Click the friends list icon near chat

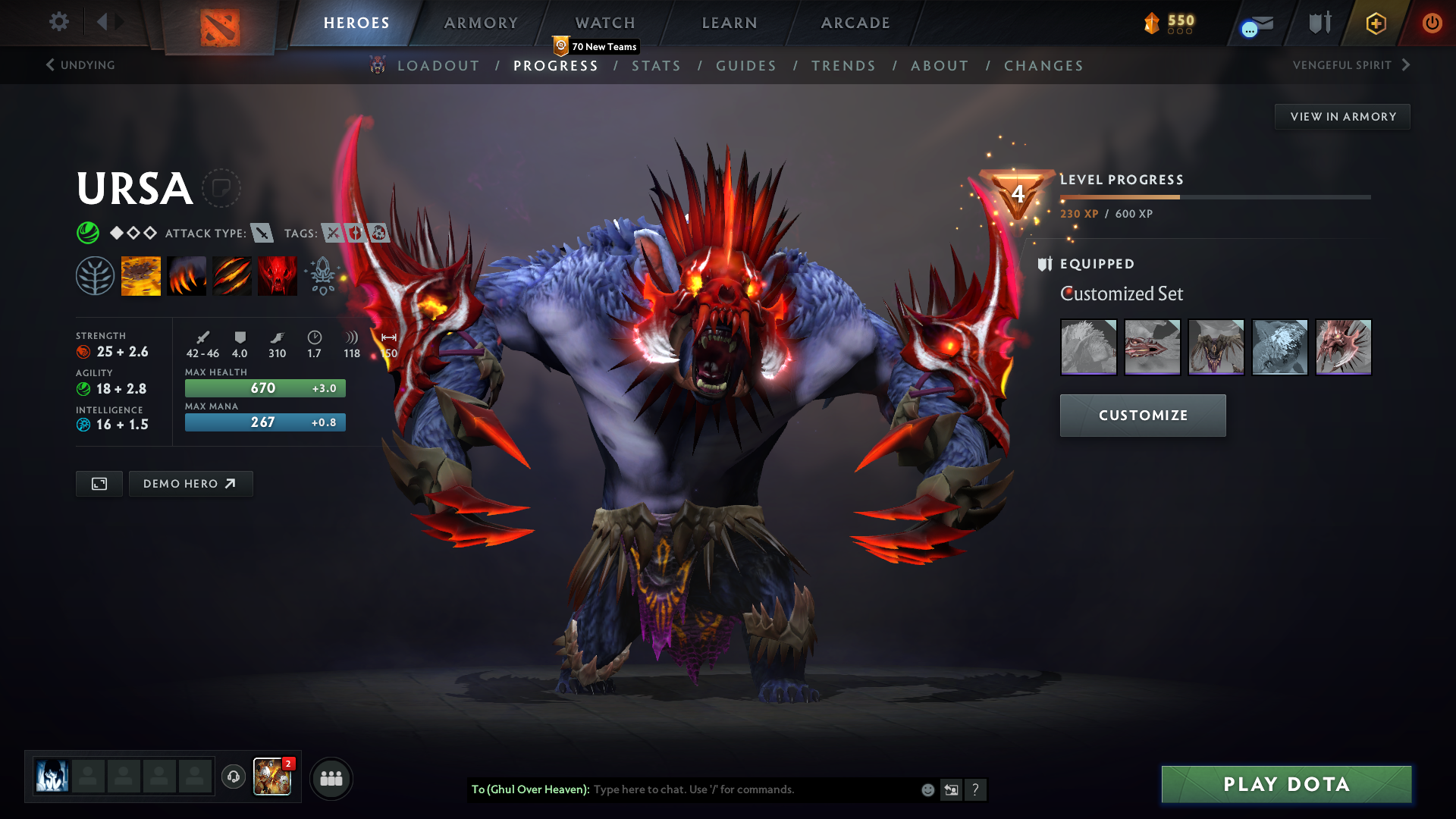[331, 778]
